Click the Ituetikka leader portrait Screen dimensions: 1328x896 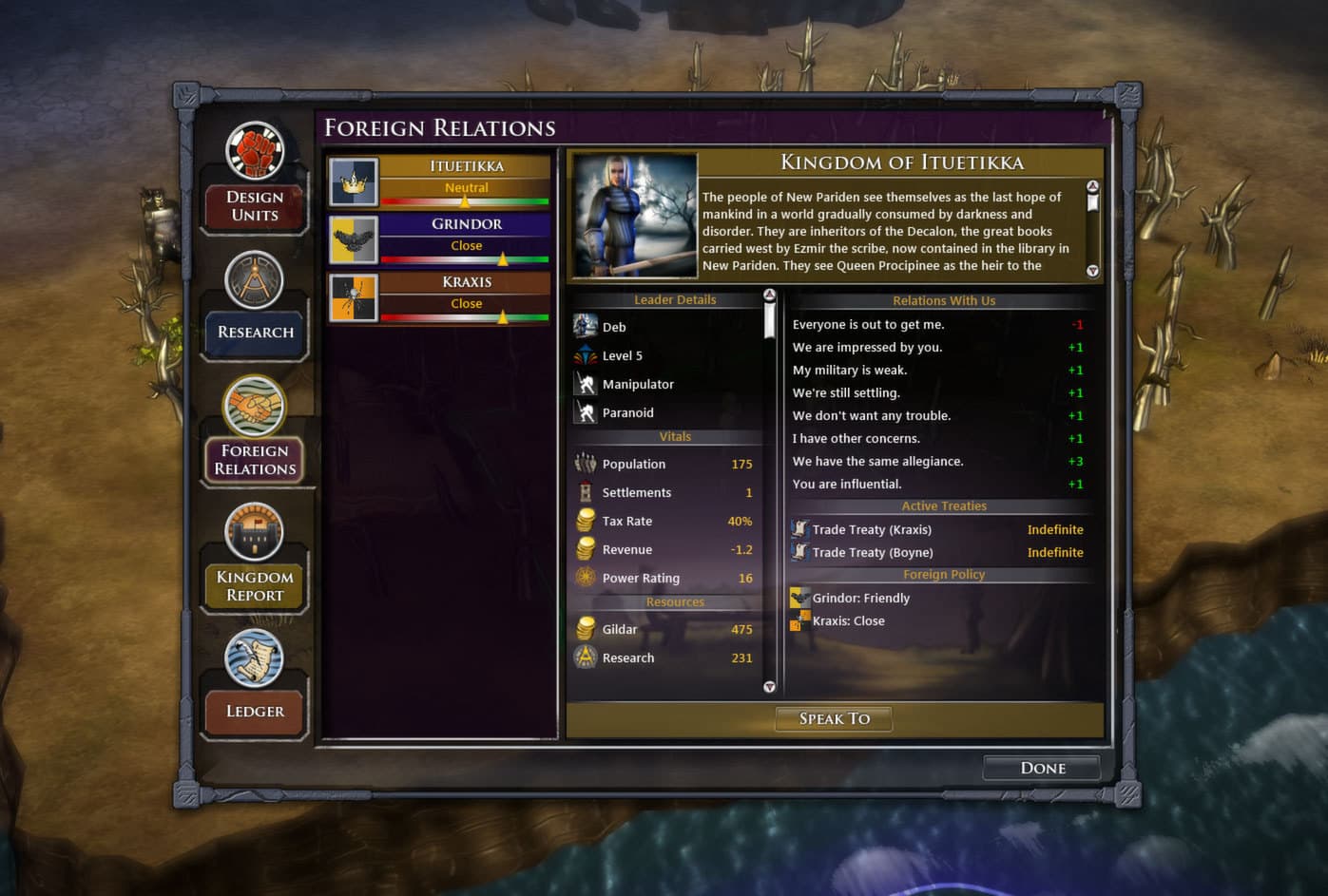pos(635,216)
